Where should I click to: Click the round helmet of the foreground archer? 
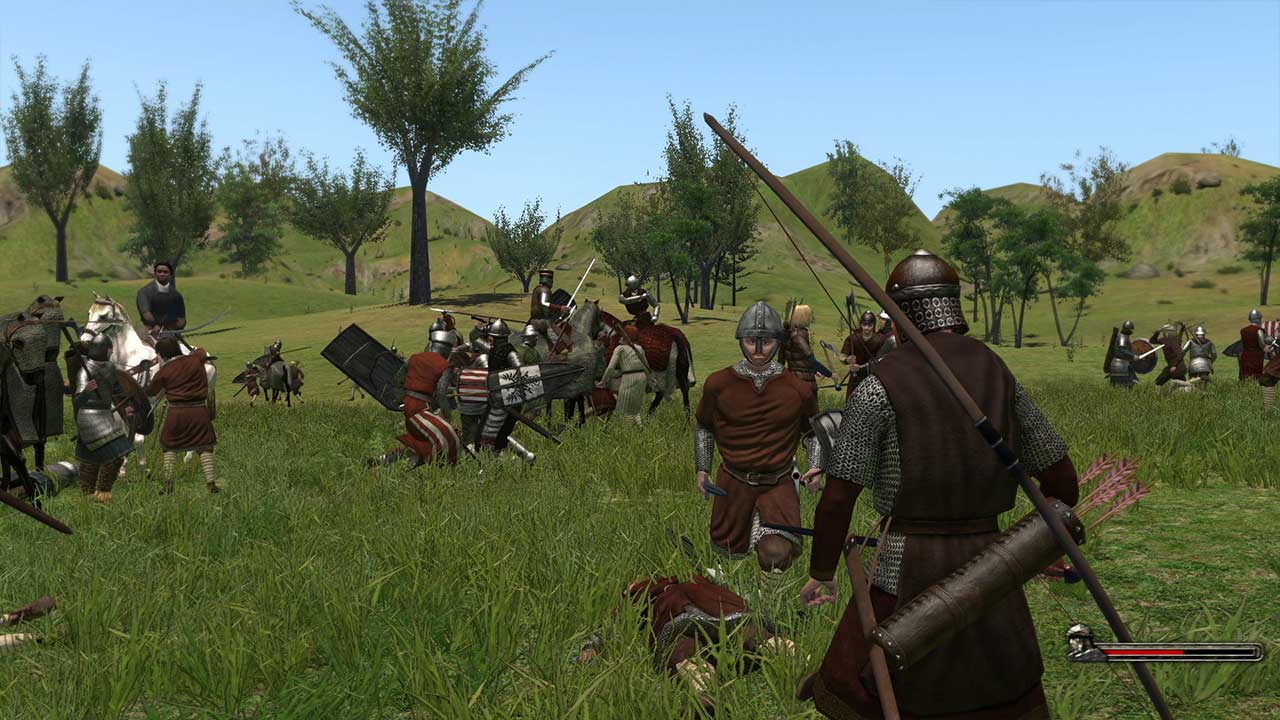(925, 270)
